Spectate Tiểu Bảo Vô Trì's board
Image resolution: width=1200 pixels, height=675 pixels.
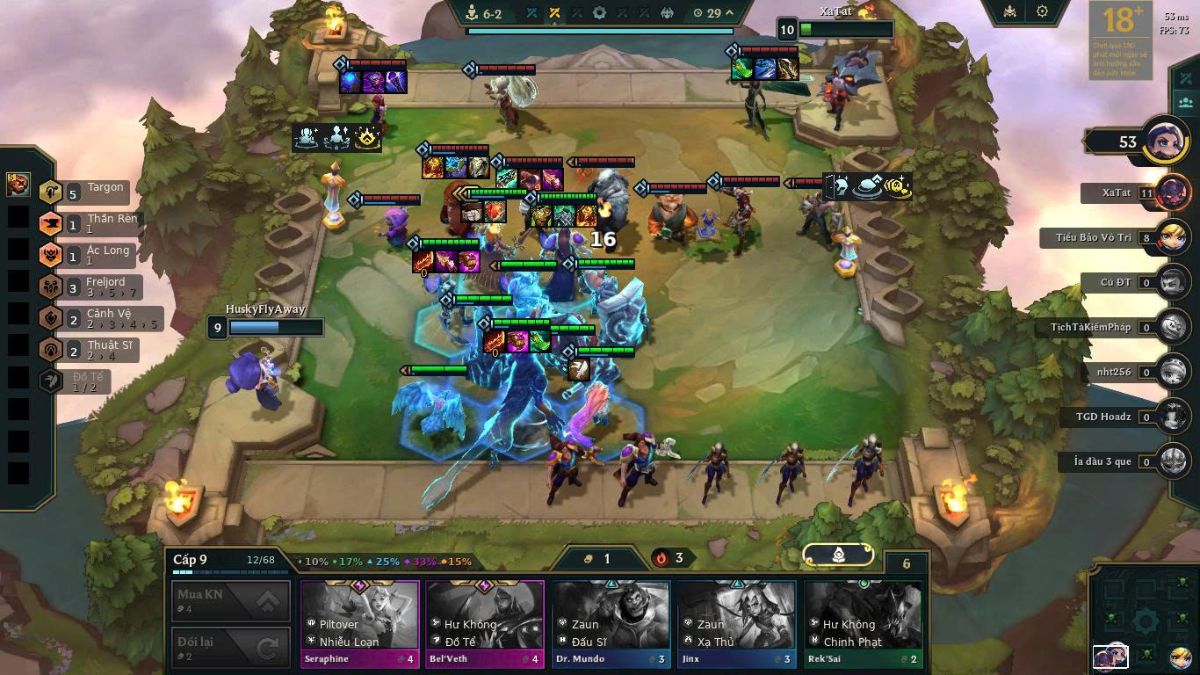point(1120,238)
